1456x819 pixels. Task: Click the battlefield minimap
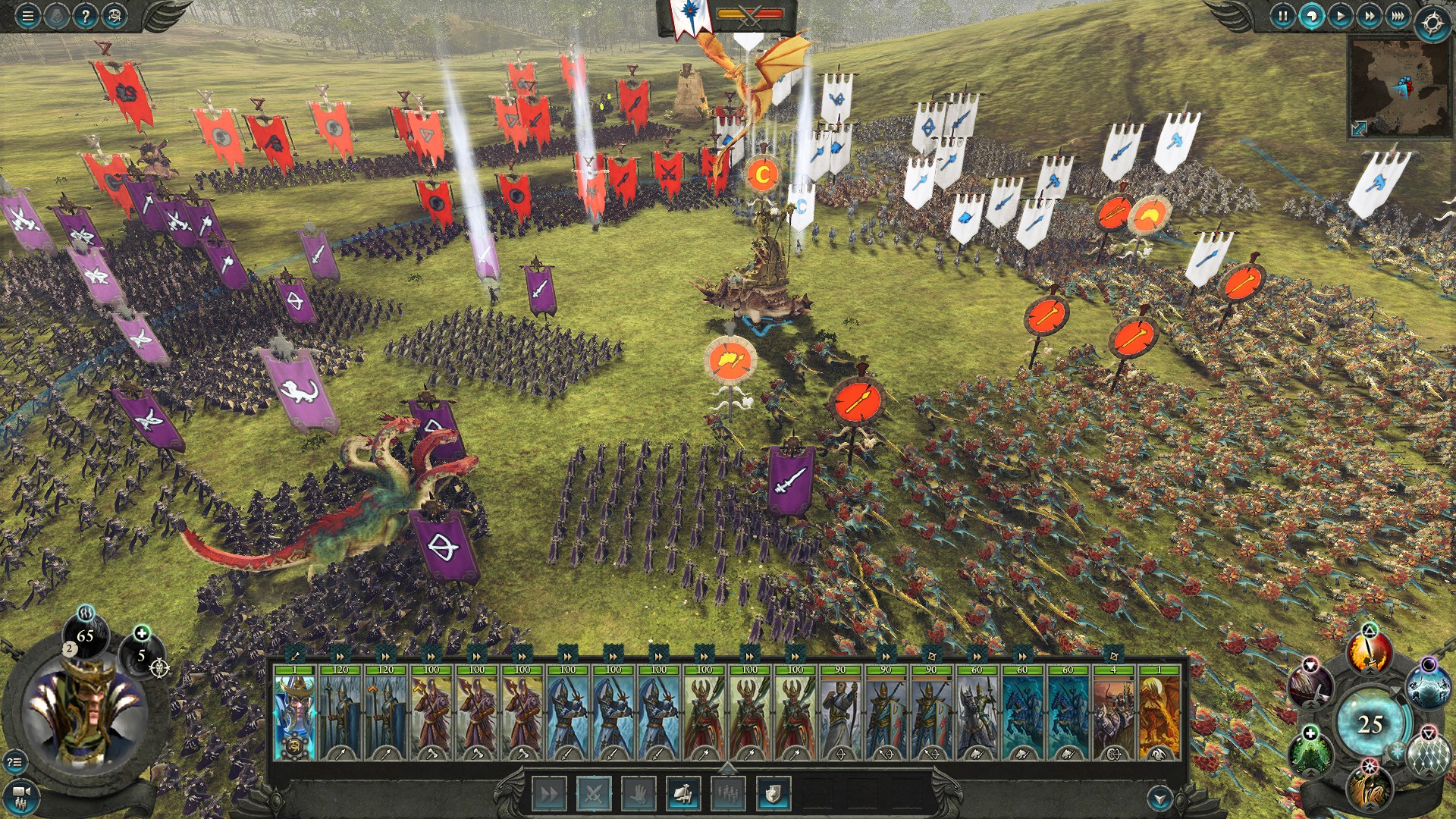[x=1398, y=87]
